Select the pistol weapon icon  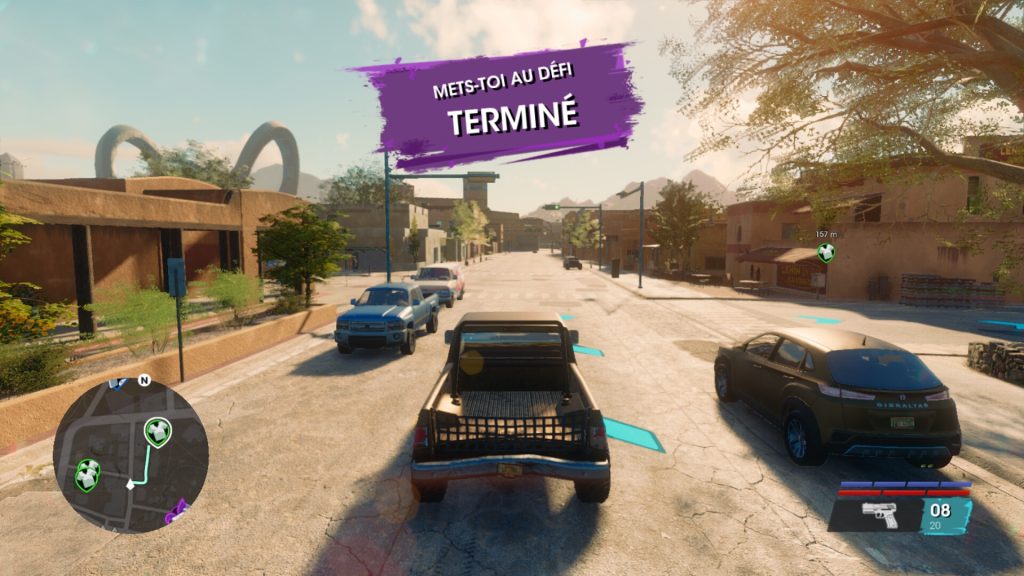click(x=879, y=516)
